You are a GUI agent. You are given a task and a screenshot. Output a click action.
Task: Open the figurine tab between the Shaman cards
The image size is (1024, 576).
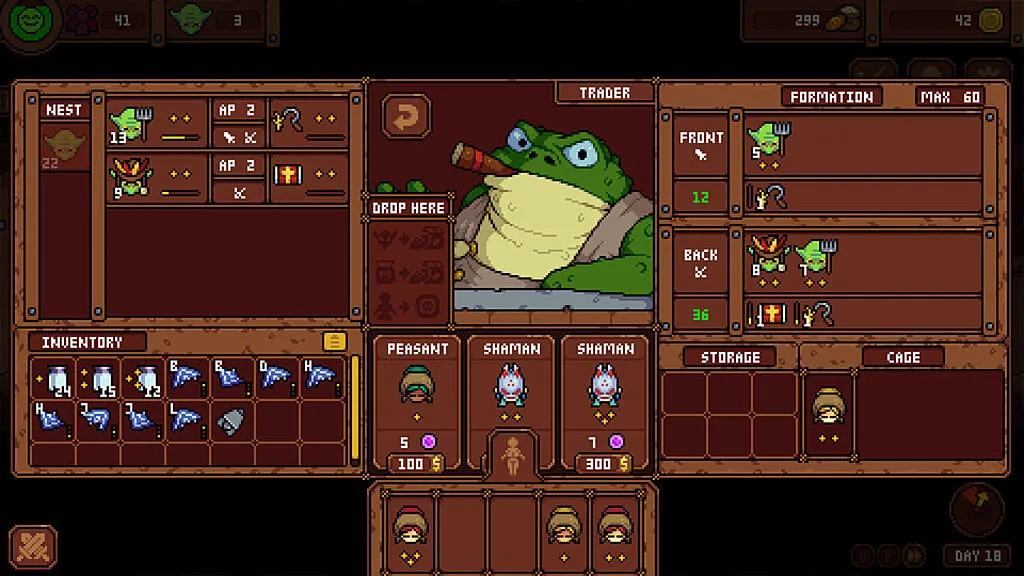click(512, 454)
